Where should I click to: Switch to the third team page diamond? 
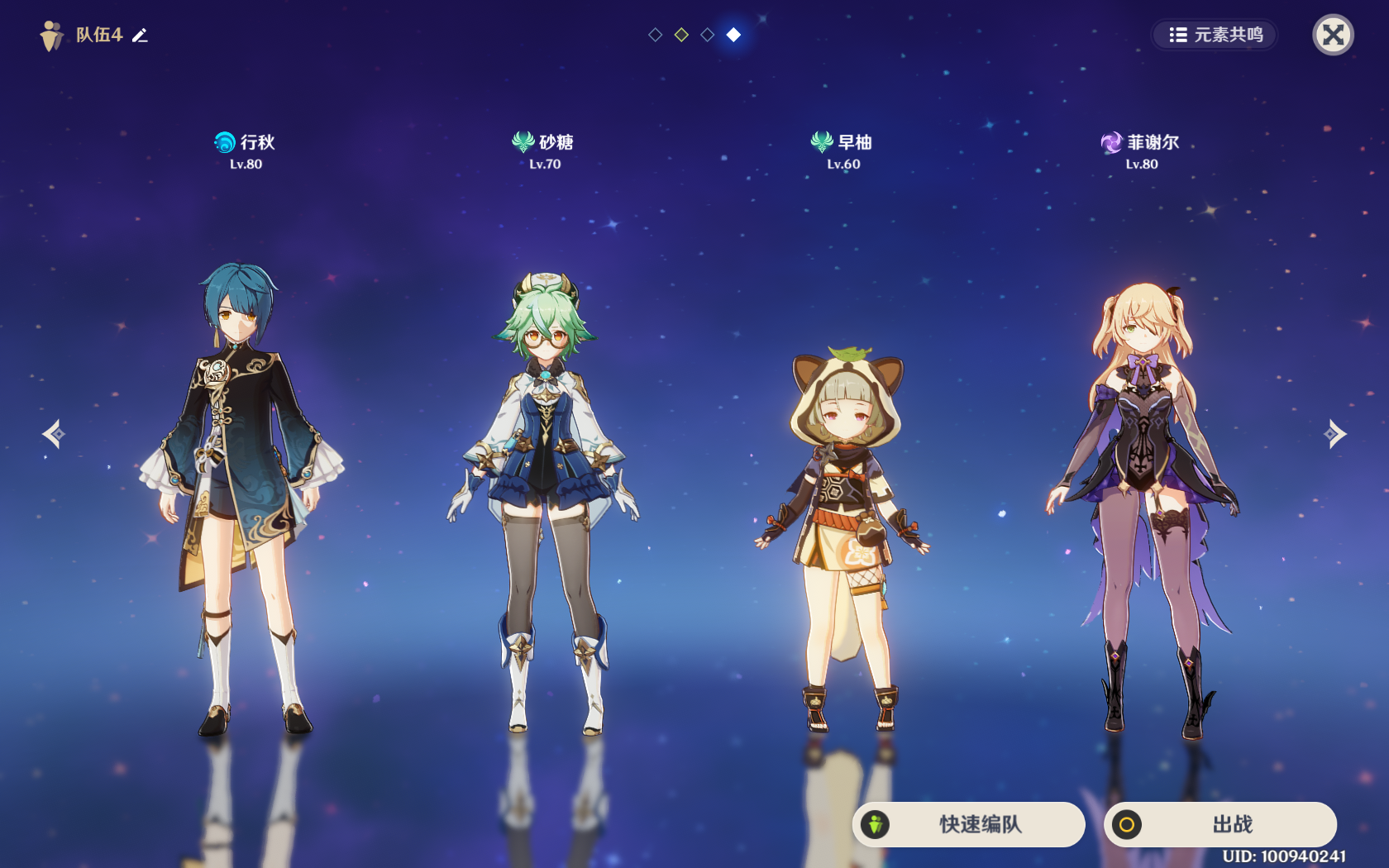click(x=707, y=35)
